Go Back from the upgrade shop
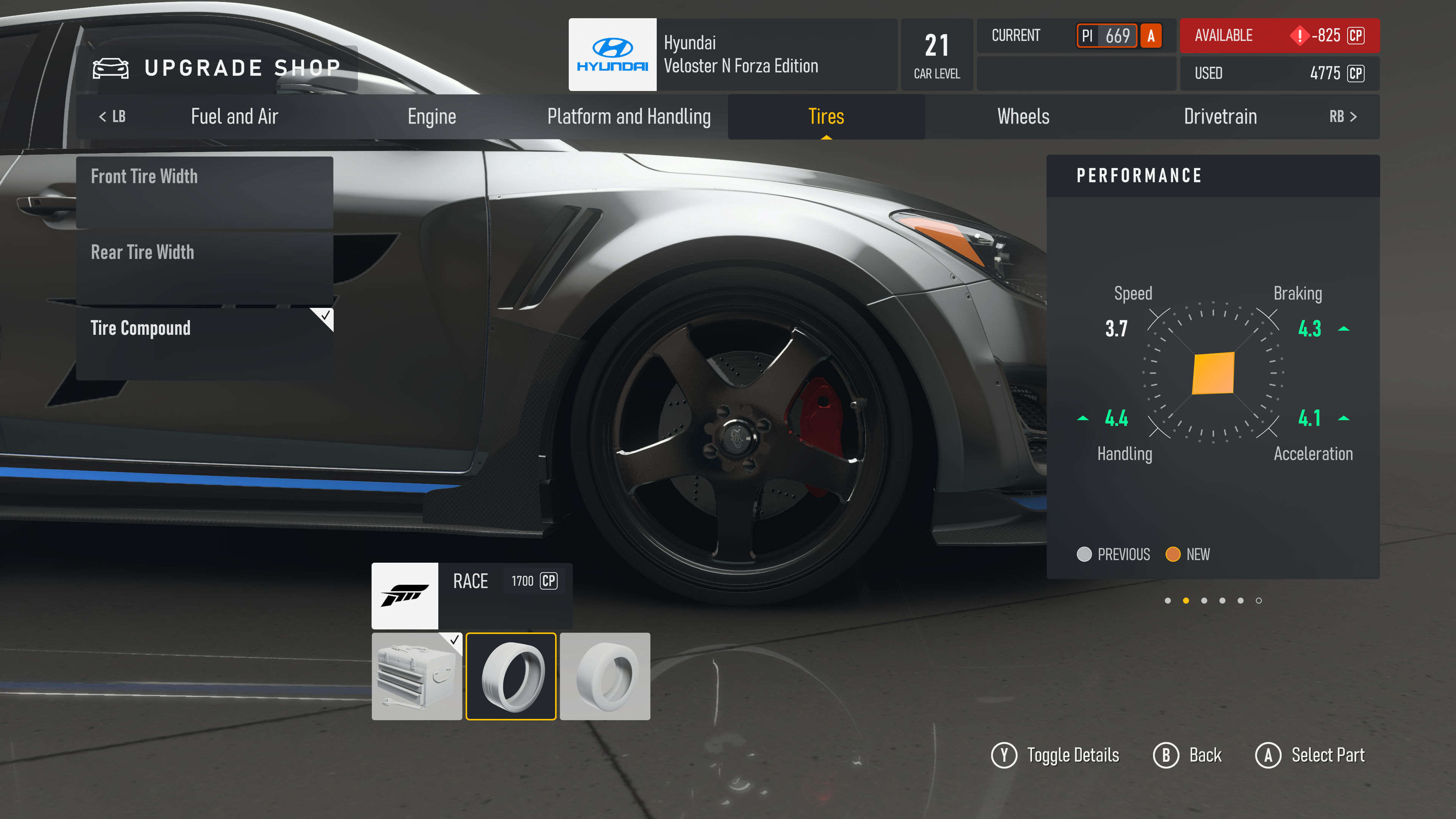 tap(1188, 755)
